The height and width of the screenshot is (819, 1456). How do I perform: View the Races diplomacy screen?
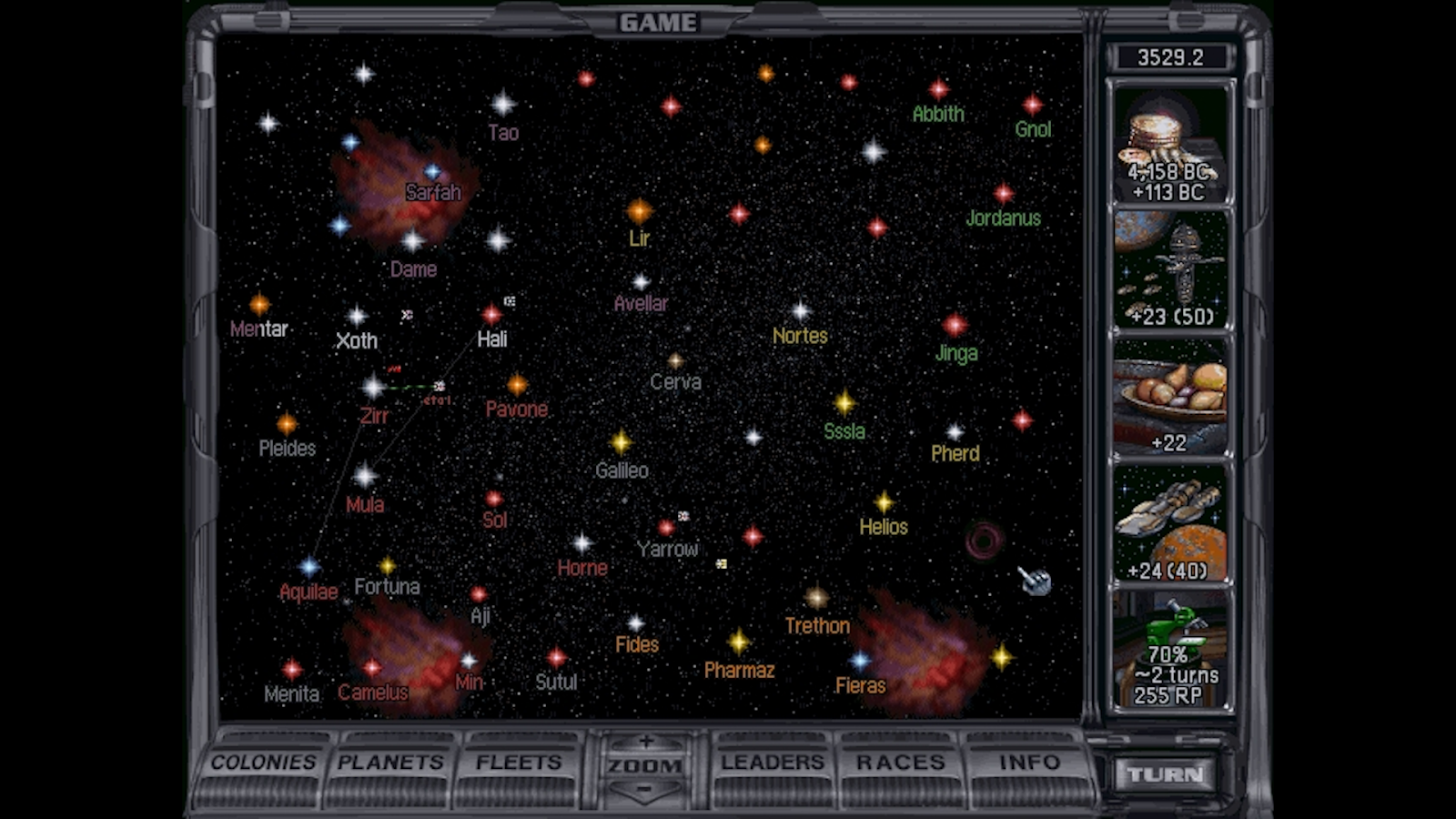[900, 763]
